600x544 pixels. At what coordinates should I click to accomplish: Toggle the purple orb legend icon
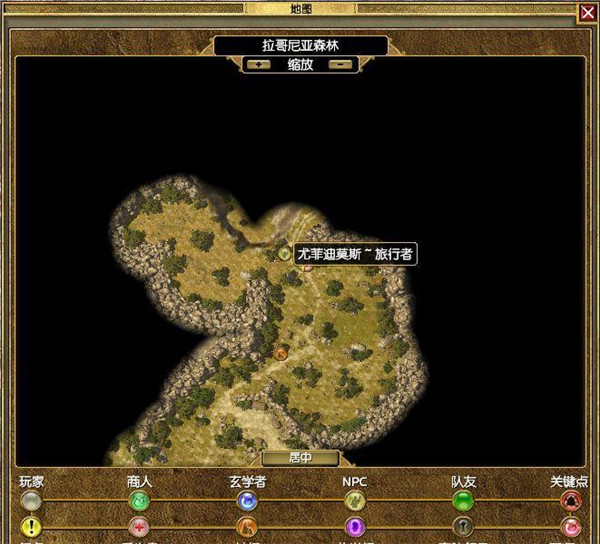[355, 526]
